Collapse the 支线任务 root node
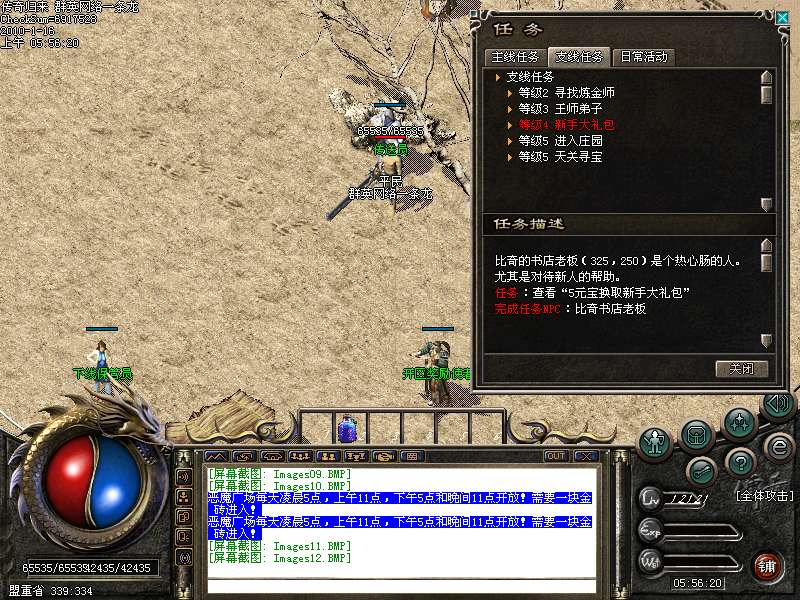 [498, 77]
